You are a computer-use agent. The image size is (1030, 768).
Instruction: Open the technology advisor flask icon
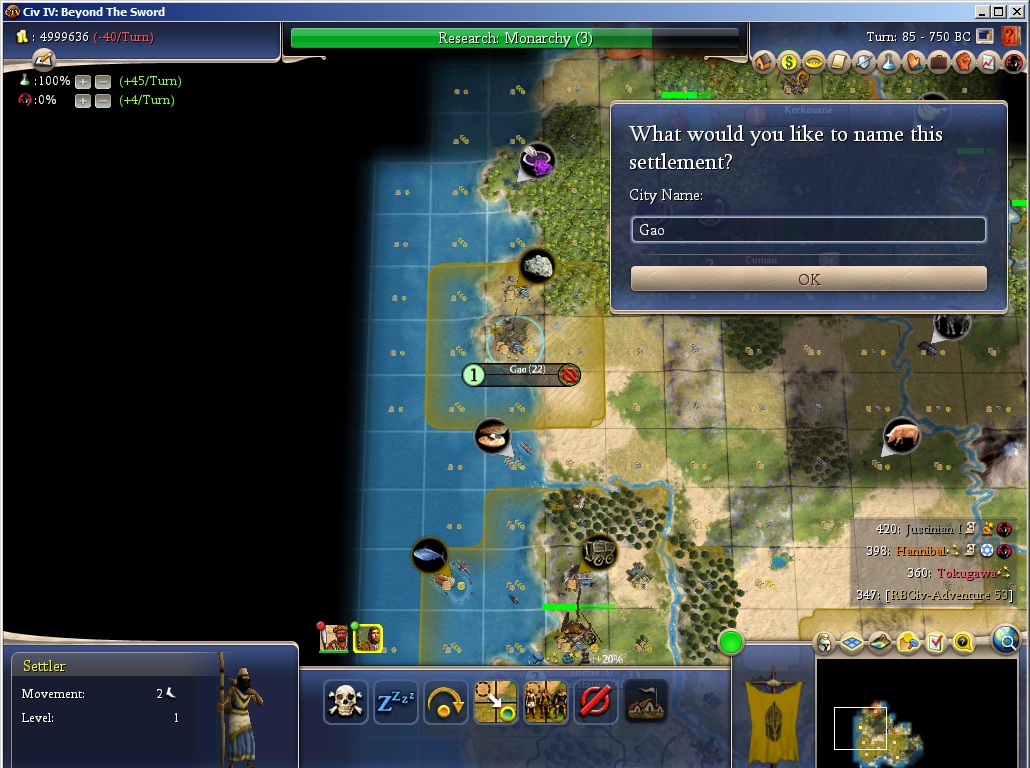[889, 62]
